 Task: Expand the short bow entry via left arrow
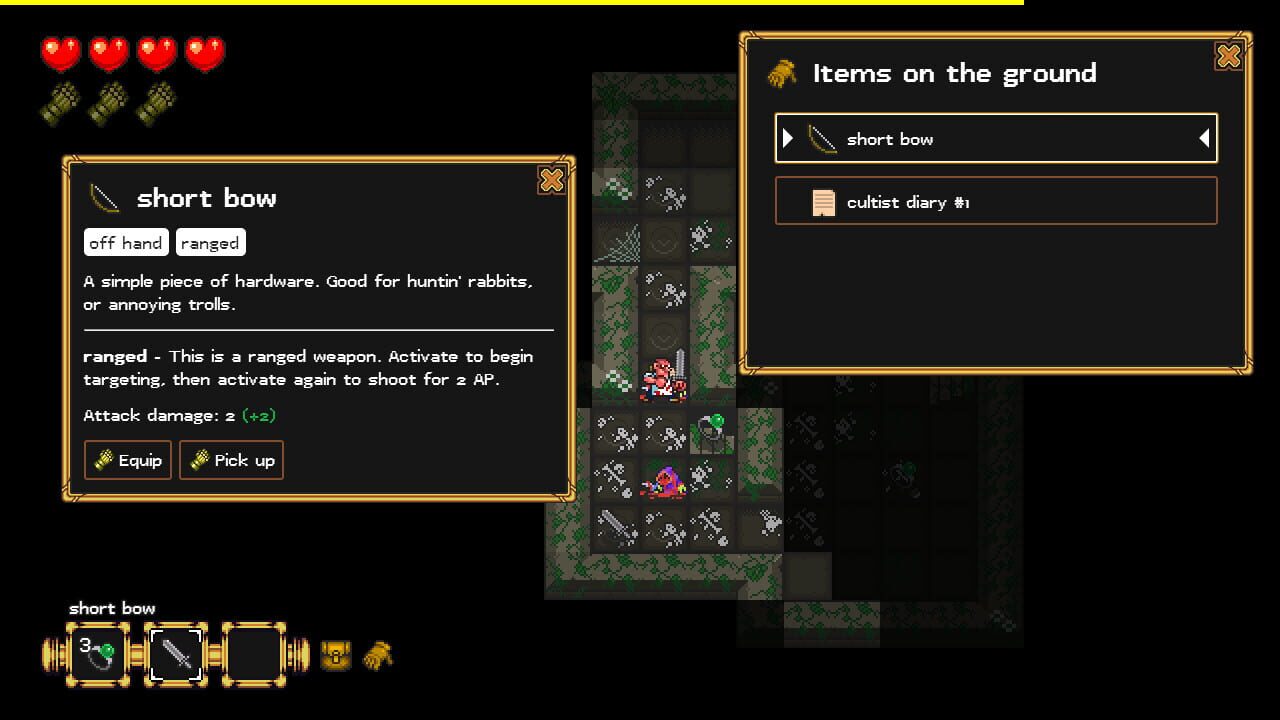click(x=787, y=138)
